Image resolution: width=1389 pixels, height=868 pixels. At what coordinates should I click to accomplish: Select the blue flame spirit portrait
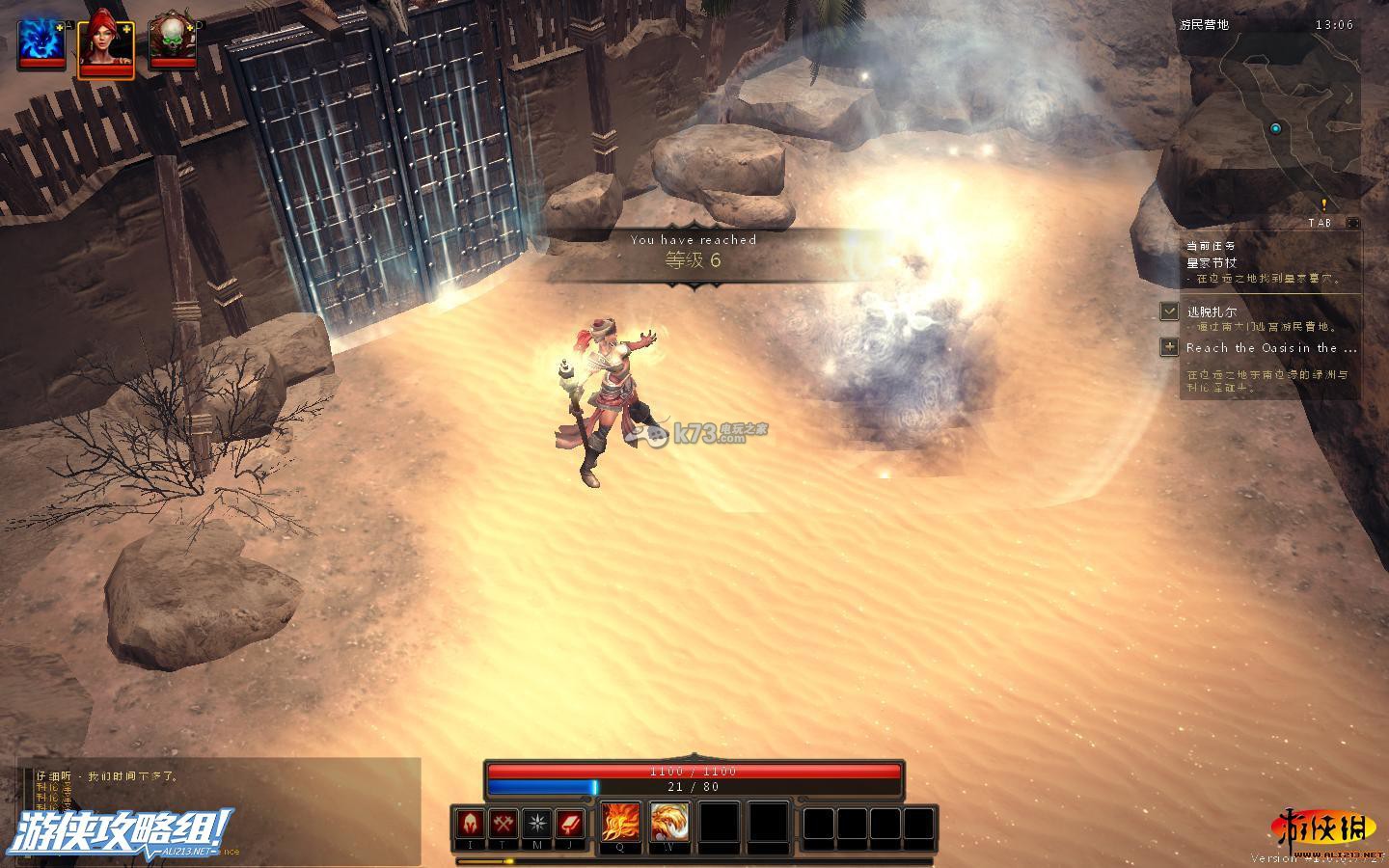tap(41, 41)
